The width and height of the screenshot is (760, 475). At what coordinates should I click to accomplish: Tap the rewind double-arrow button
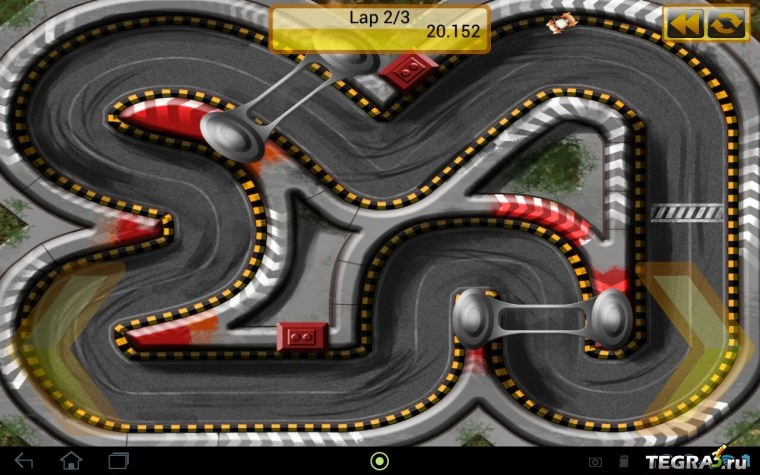[x=685, y=24]
